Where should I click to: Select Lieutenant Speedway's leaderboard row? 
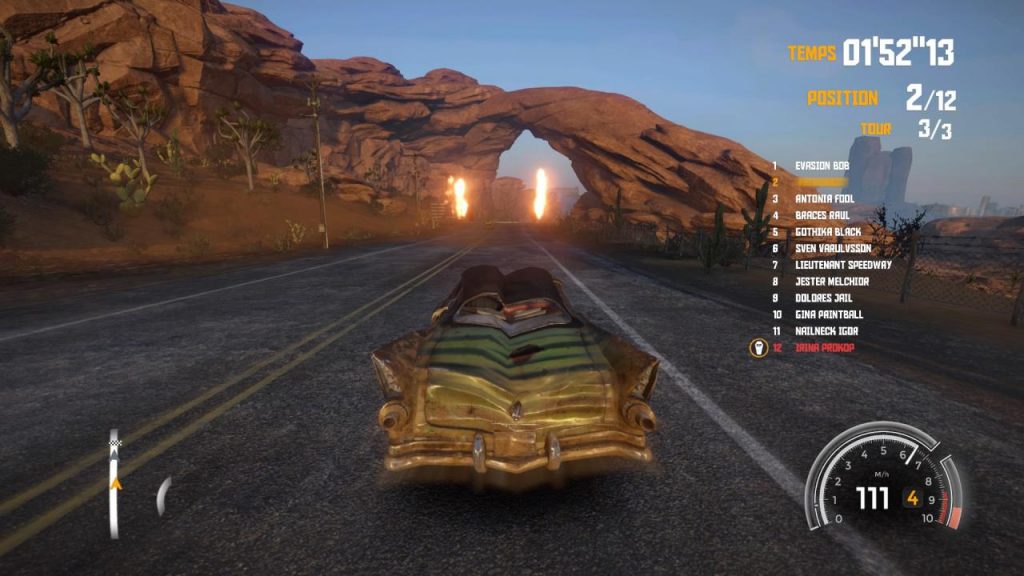(843, 265)
